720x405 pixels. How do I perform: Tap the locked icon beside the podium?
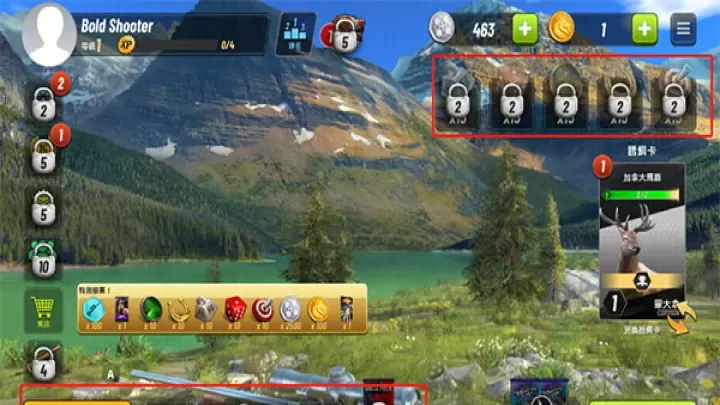pyautogui.click(x=345, y=35)
